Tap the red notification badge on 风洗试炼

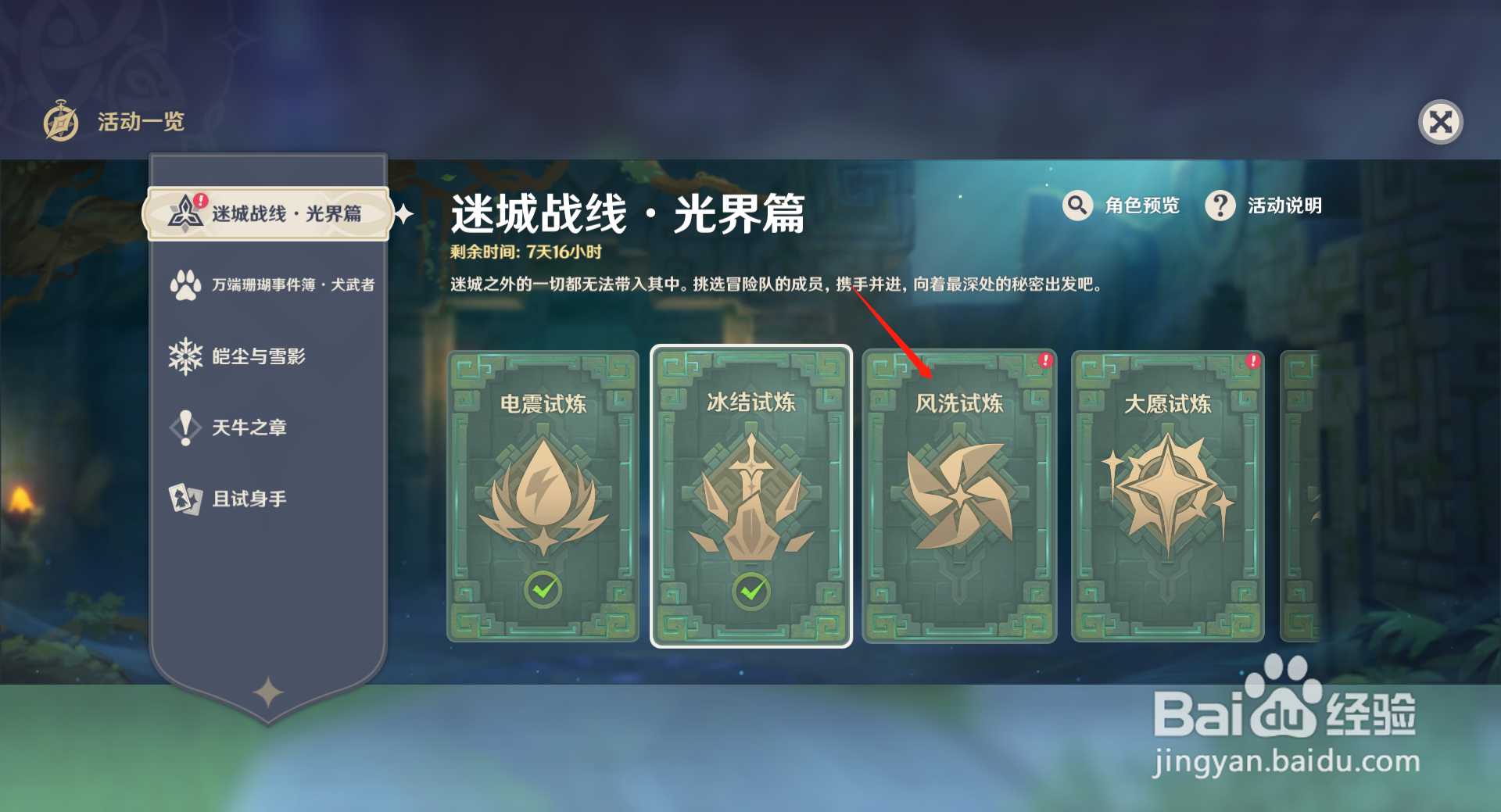(1045, 362)
